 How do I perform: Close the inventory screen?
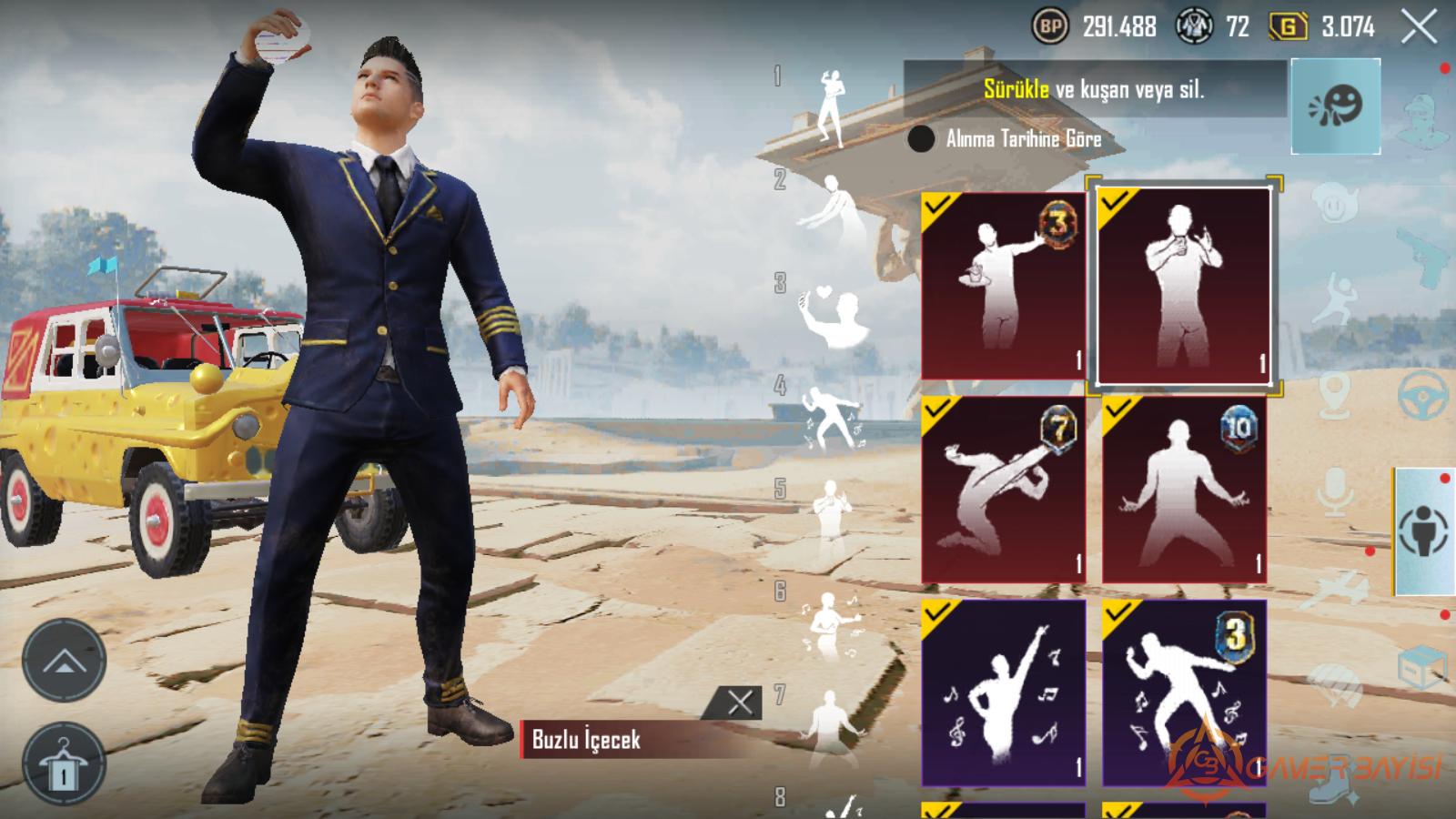click(1419, 27)
